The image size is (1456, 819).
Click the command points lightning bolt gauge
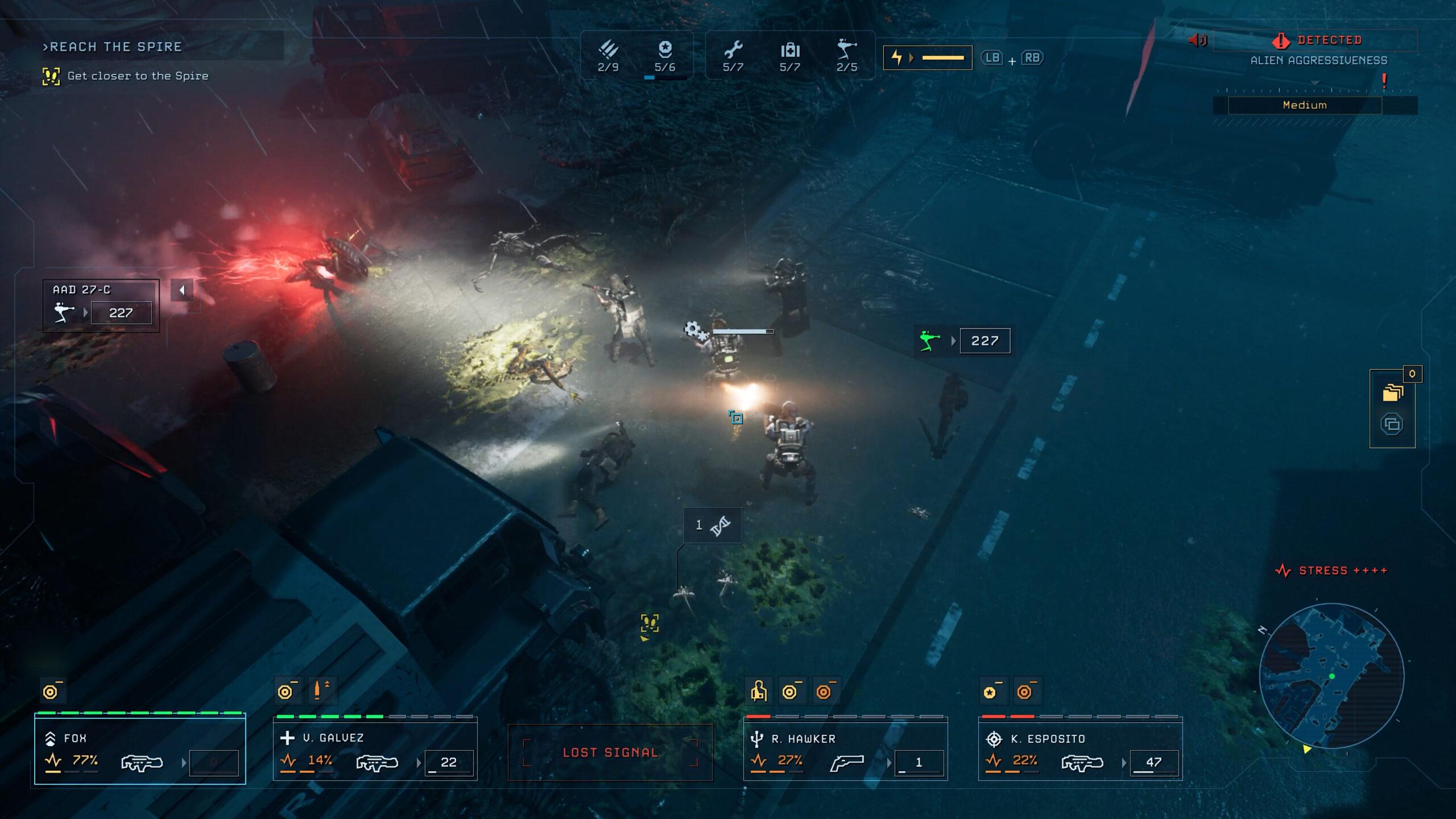click(x=928, y=58)
